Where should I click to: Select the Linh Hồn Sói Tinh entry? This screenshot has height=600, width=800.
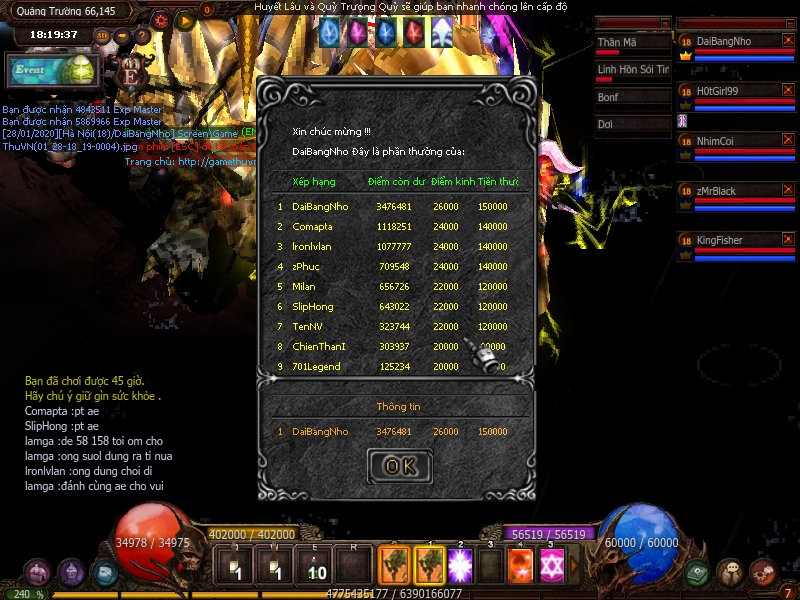pyautogui.click(x=632, y=70)
